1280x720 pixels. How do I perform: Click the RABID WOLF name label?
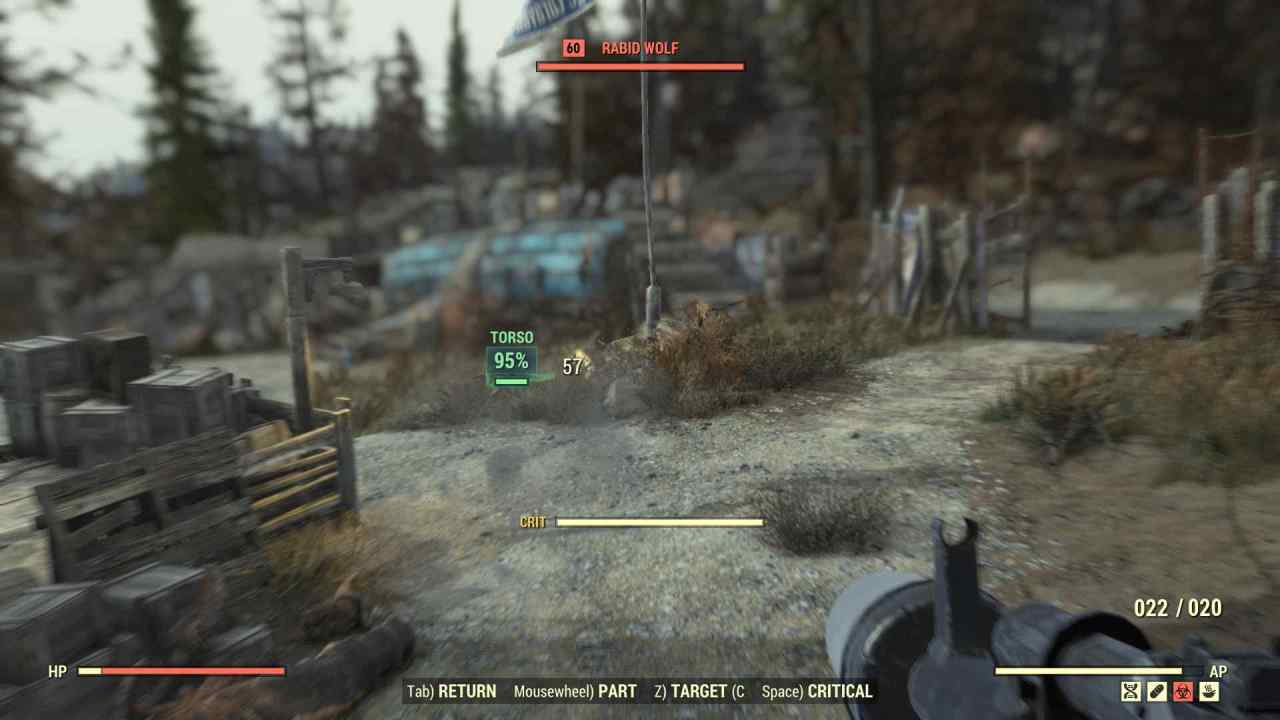pyautogui.click(x=639, y=47)
